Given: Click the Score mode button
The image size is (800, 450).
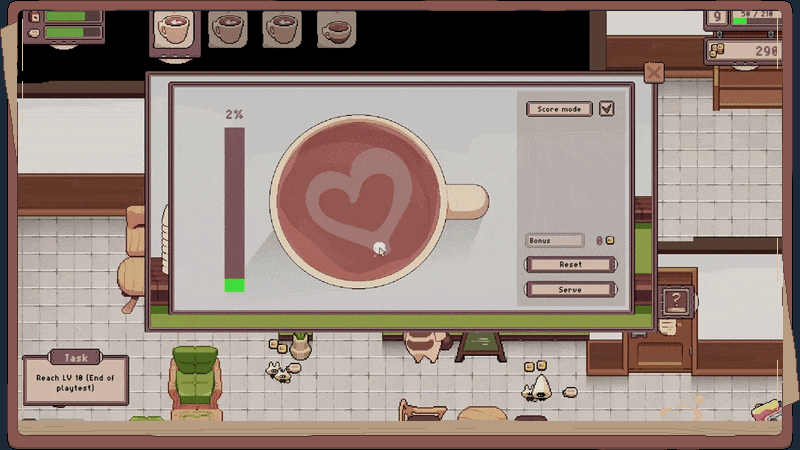Looking at the screenshot, I should point(559,109).
